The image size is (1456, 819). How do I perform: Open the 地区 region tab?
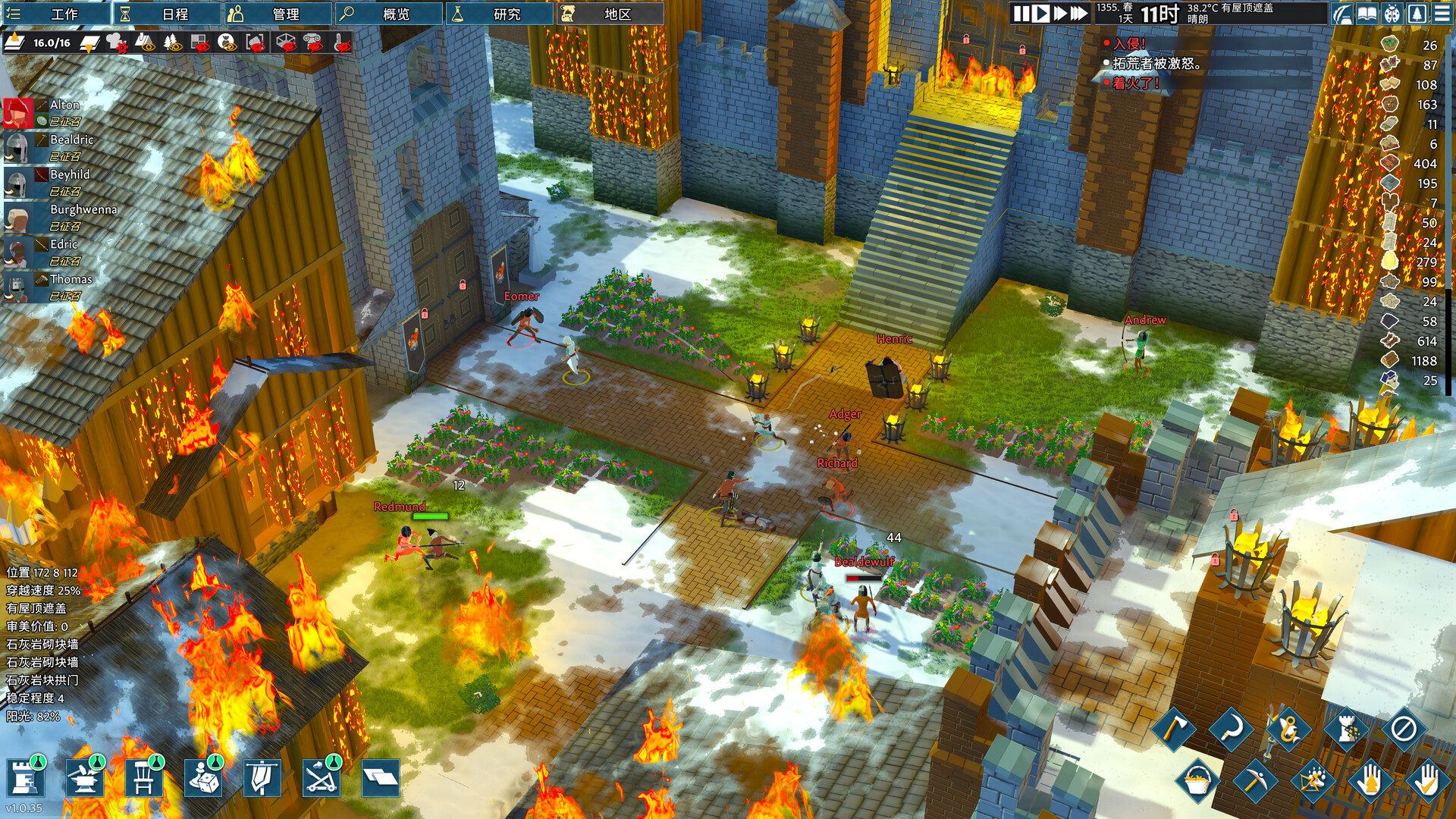(x=609, y=14)
